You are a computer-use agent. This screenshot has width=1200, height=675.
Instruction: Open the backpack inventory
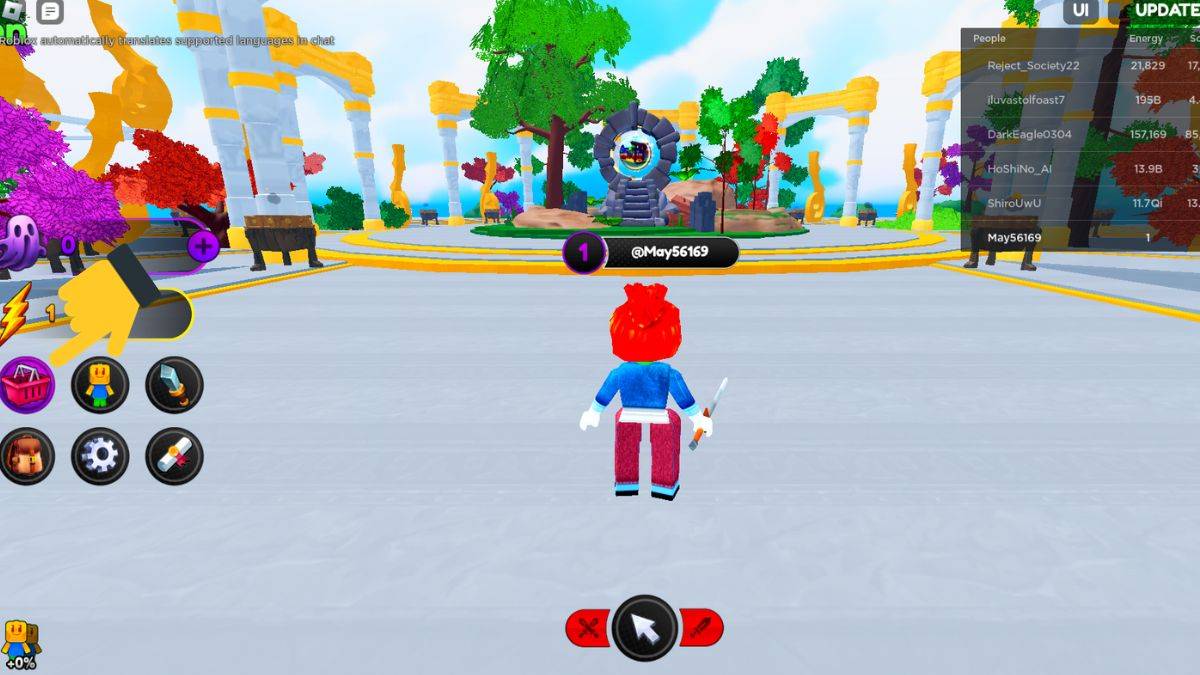(x=26, y=456)
